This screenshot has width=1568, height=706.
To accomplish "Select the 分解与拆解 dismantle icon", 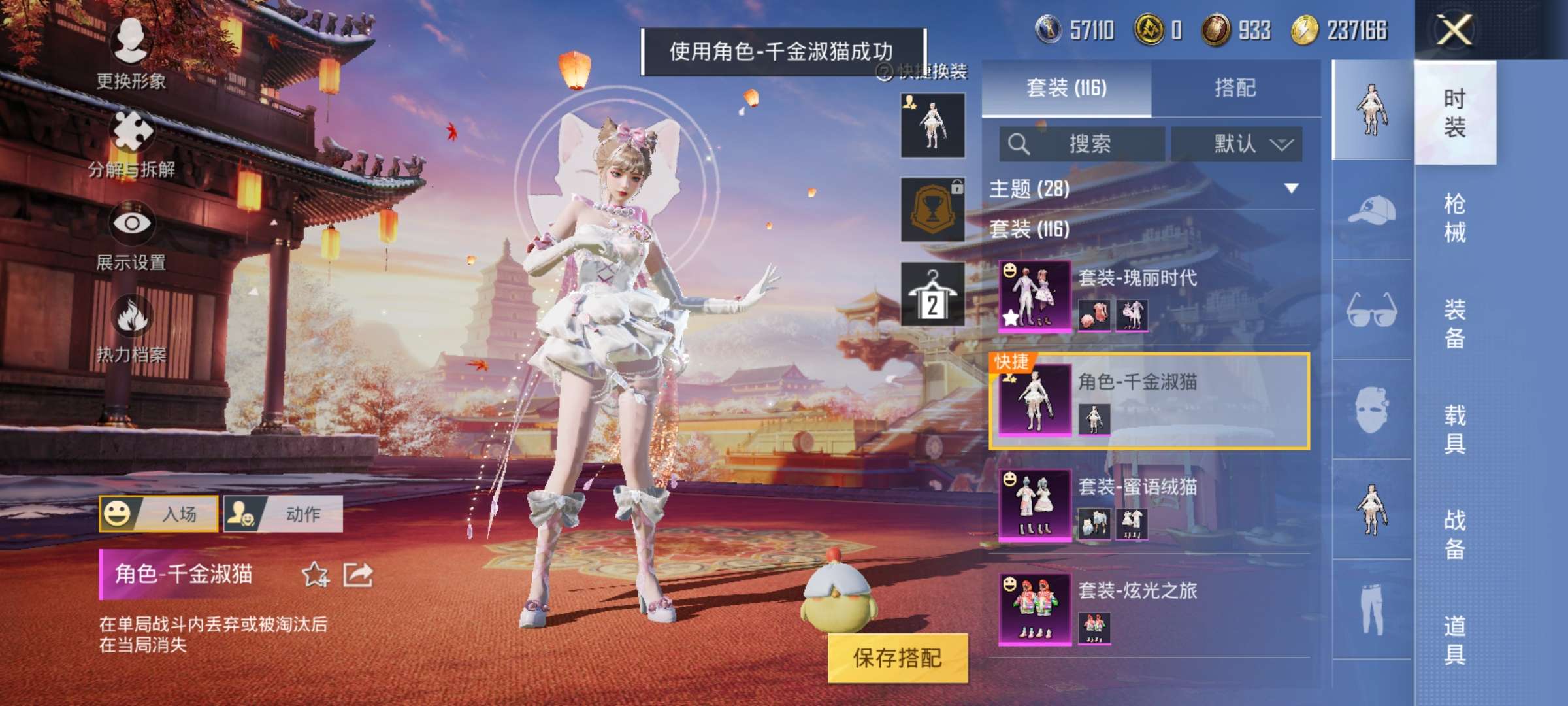I will point(131,129).
